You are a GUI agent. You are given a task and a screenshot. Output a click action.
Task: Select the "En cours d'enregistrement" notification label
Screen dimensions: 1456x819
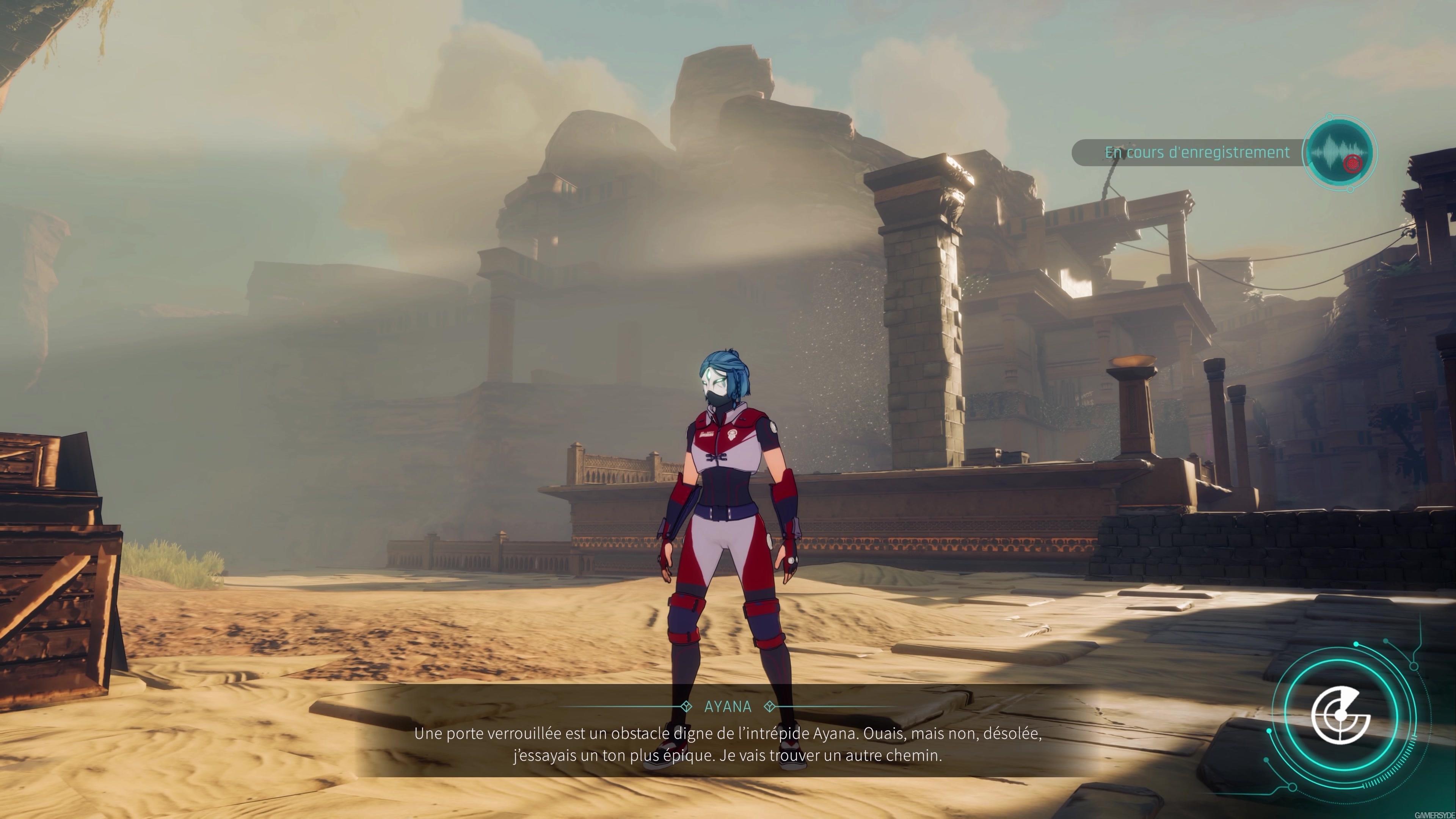tap(1197, 152)
